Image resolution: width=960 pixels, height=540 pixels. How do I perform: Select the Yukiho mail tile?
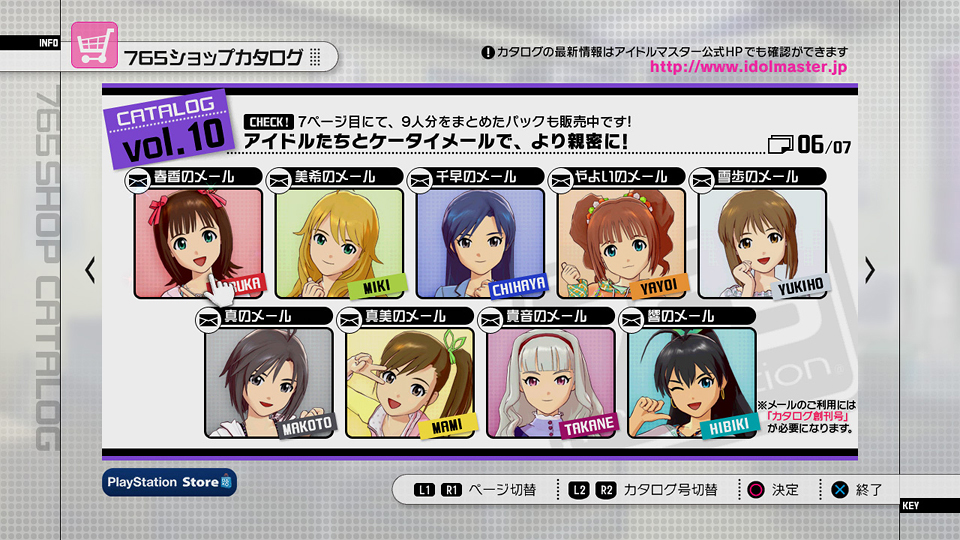762,243
